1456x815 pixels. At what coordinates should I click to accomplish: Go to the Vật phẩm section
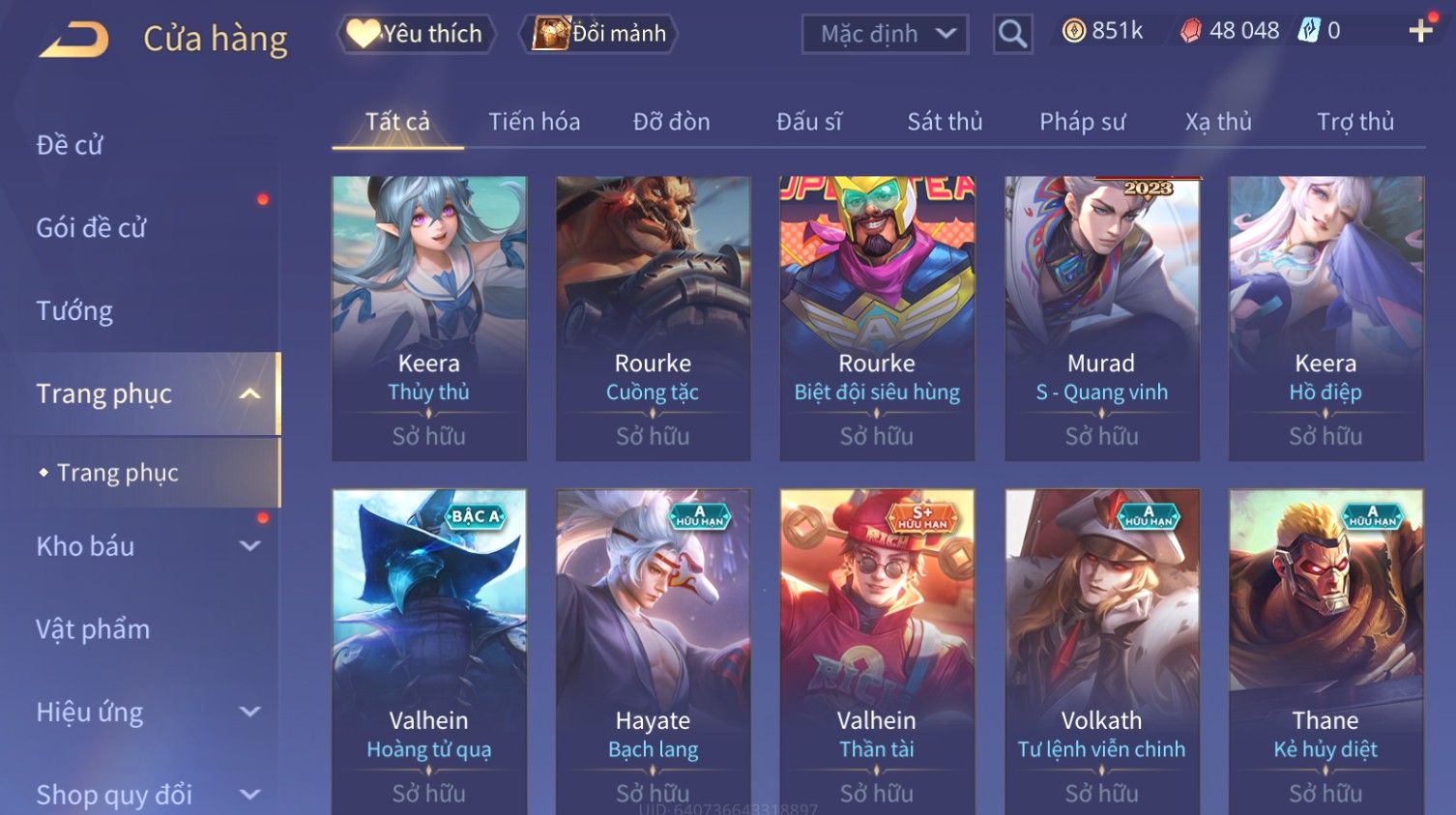93,629
